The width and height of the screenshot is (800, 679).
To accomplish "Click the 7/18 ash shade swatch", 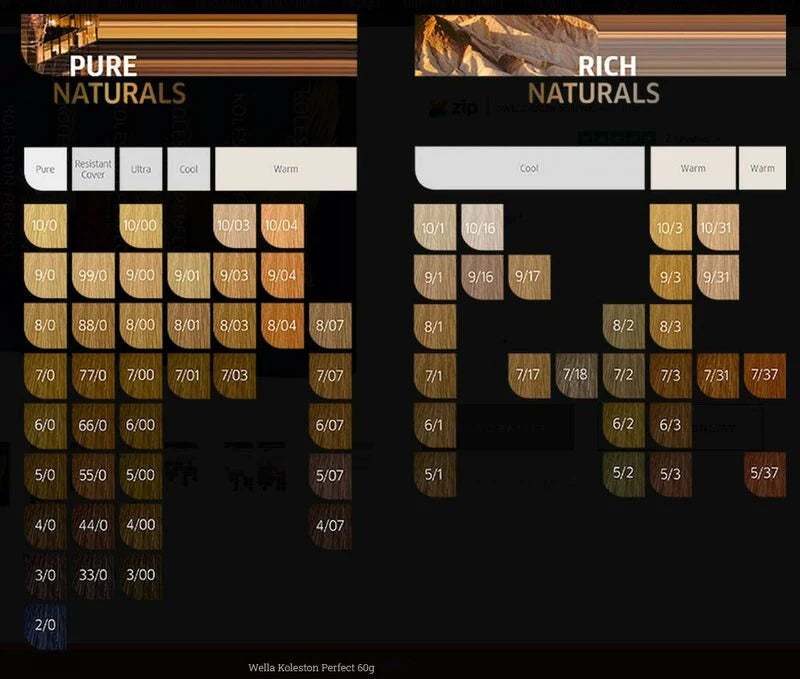I will click(x=576, y=375).
